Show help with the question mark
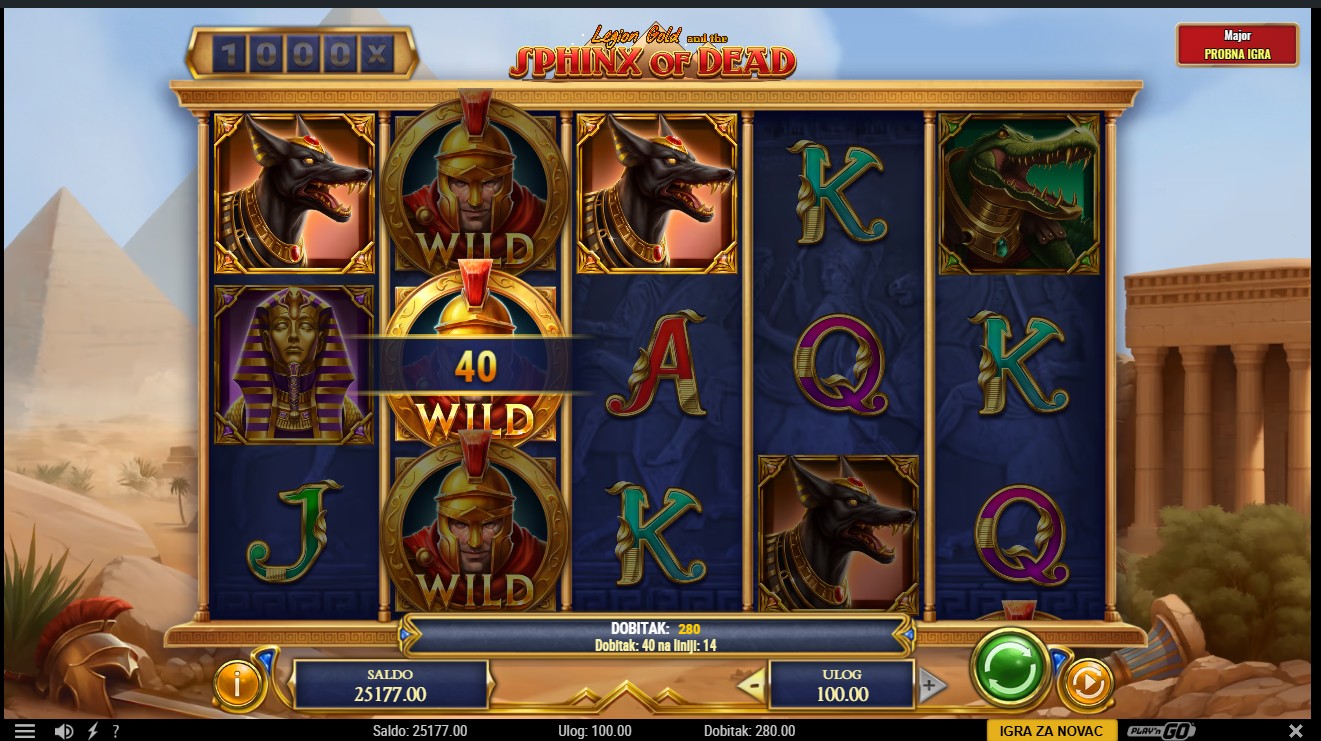 pyautogui.click(x=116, y=731)
